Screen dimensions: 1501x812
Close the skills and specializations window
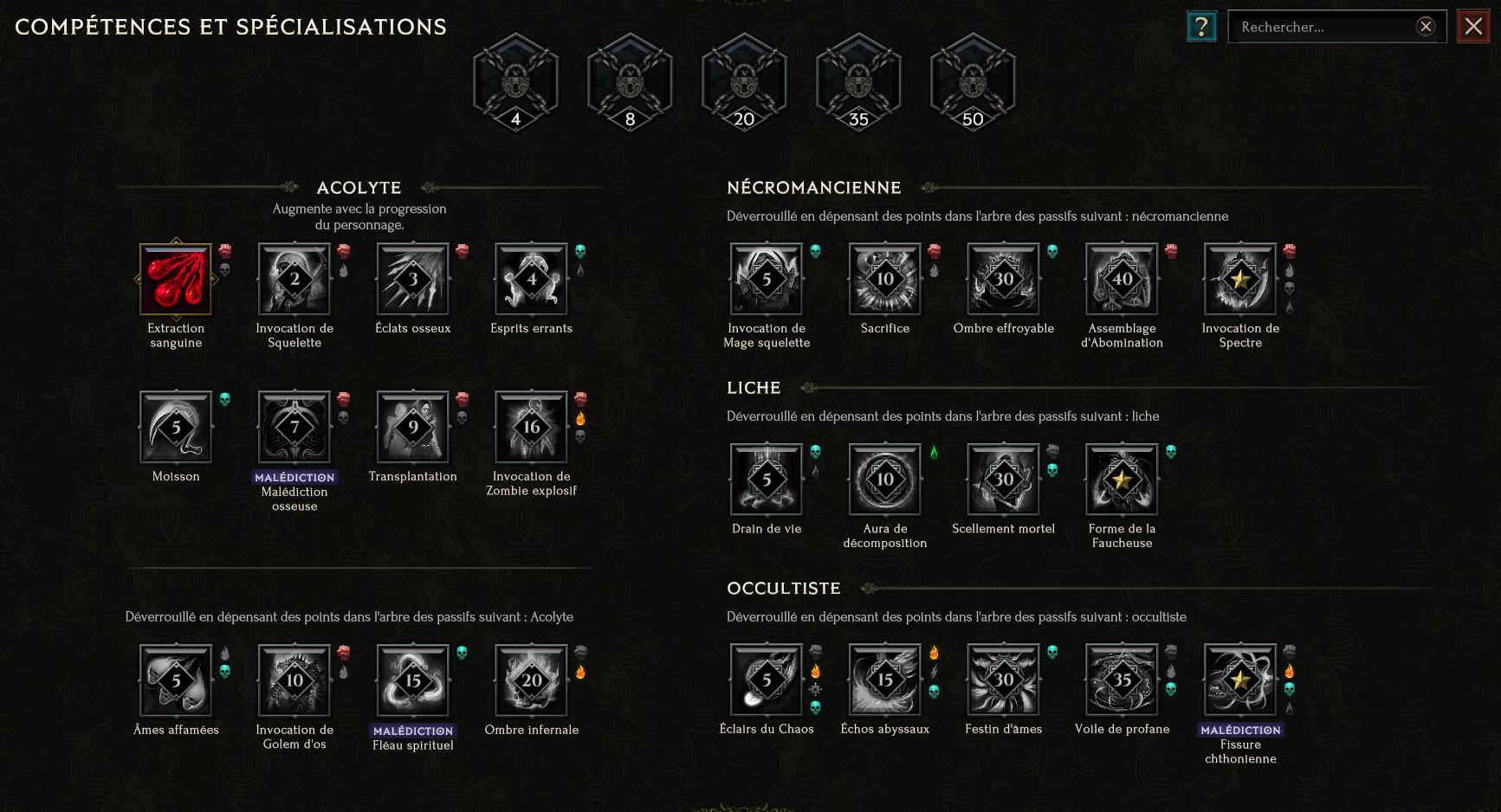click(x=1473, y=27)
